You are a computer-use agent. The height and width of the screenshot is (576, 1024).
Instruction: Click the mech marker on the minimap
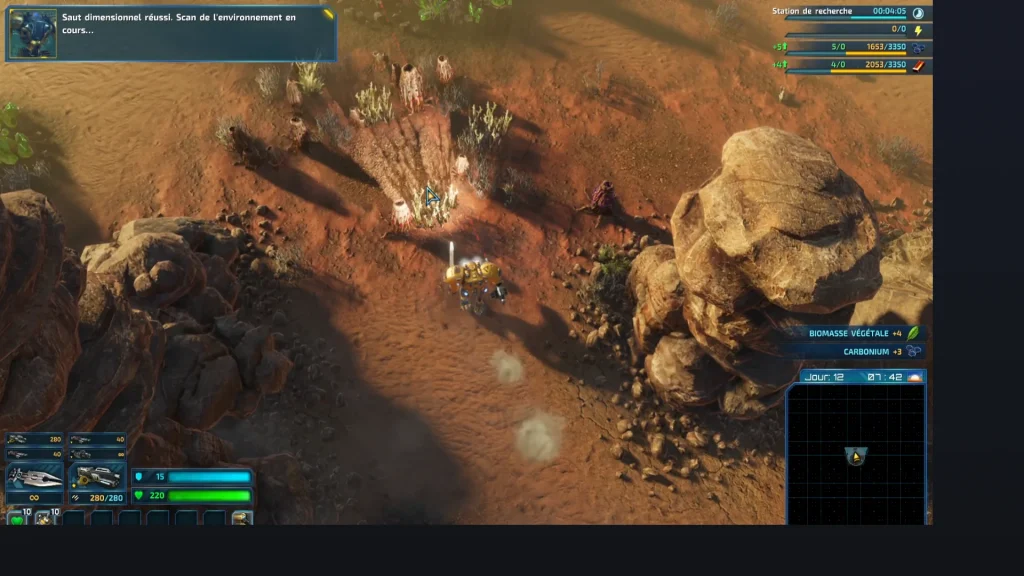tap(856, 456)
